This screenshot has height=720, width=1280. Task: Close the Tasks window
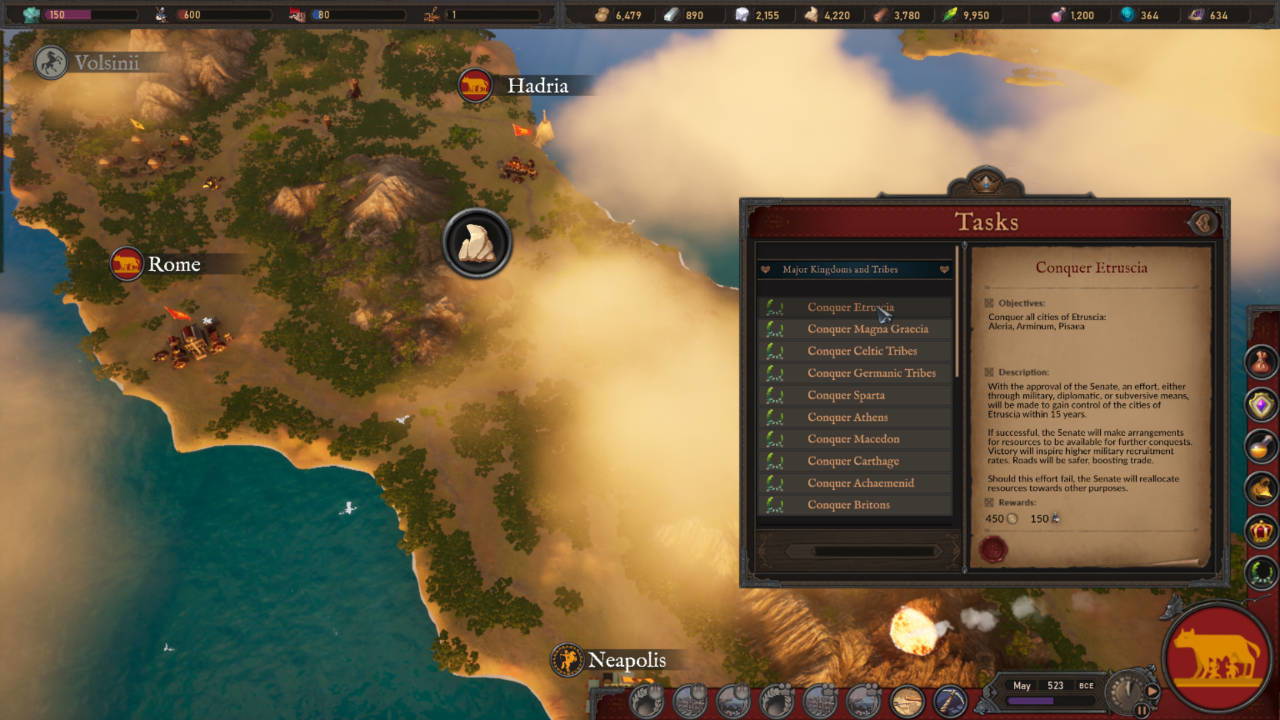click(1203, 222)
